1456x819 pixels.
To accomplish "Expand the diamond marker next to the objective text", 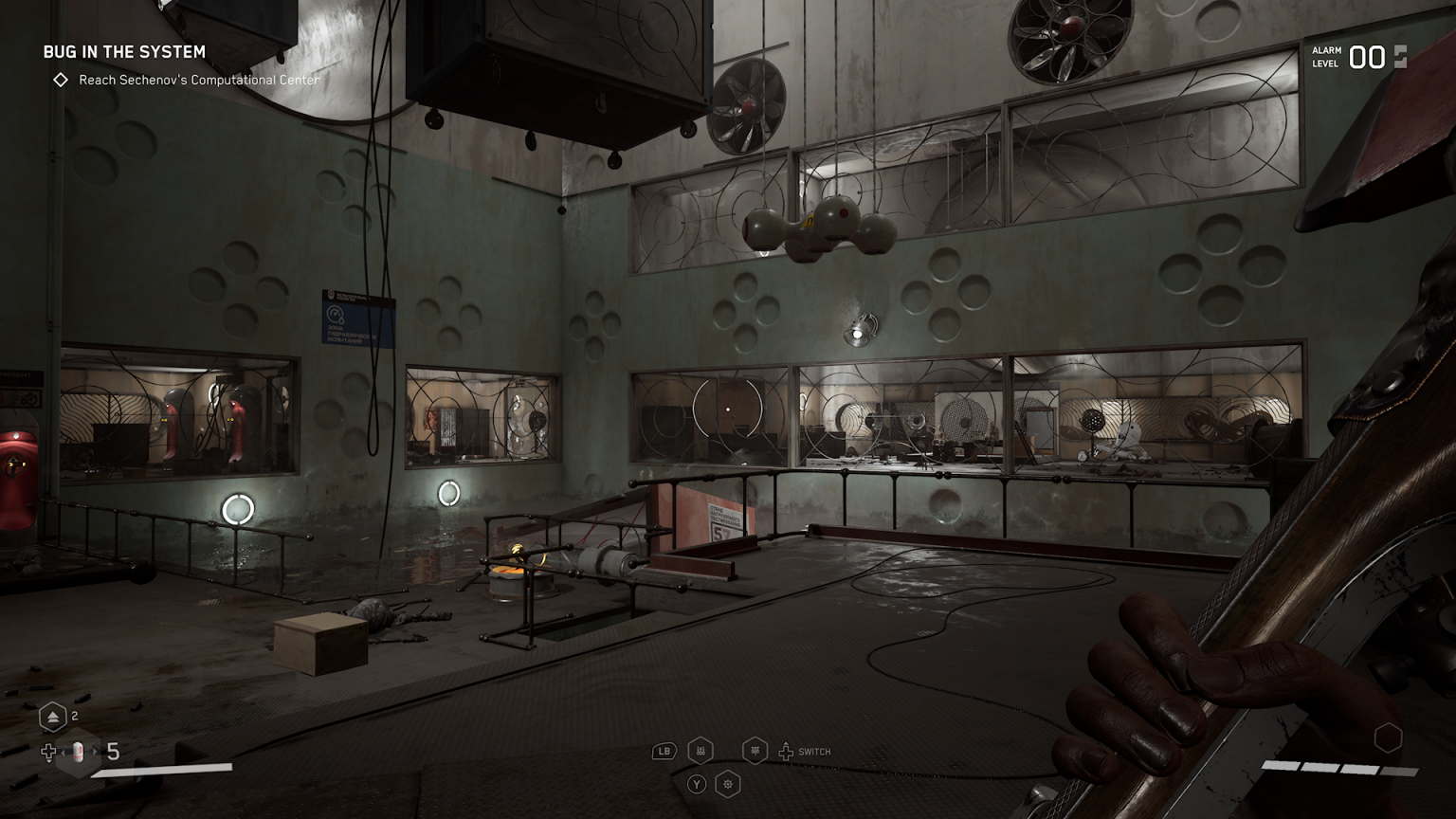I will [59, 81].
